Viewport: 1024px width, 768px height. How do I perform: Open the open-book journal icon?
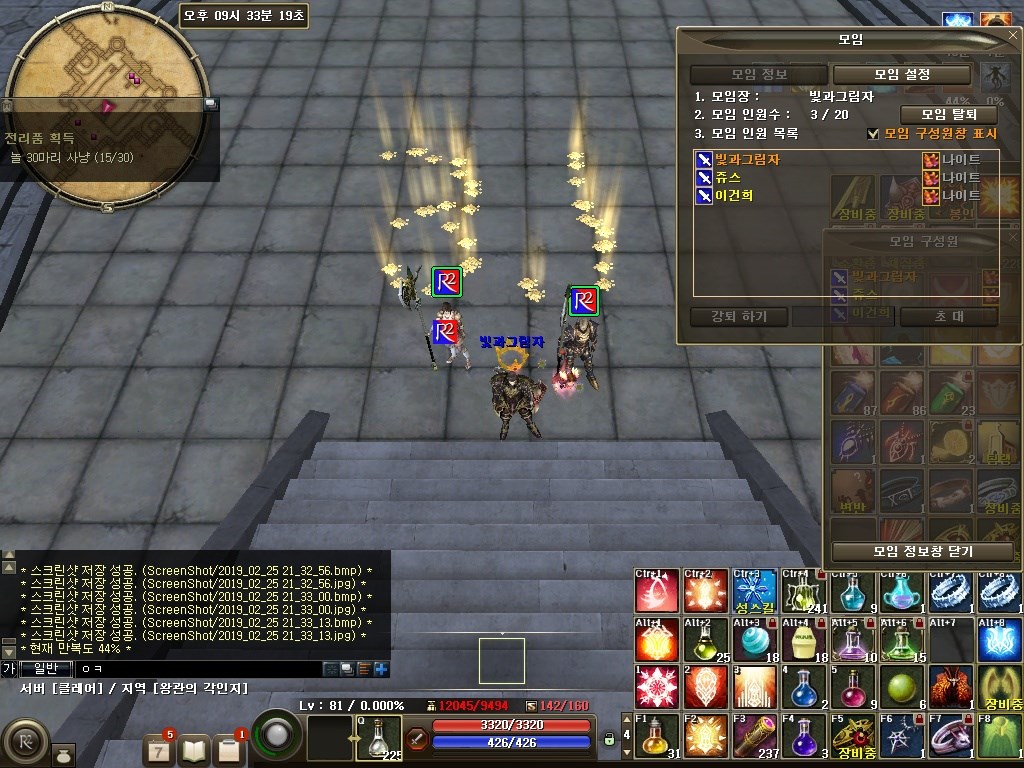(194, 748)
